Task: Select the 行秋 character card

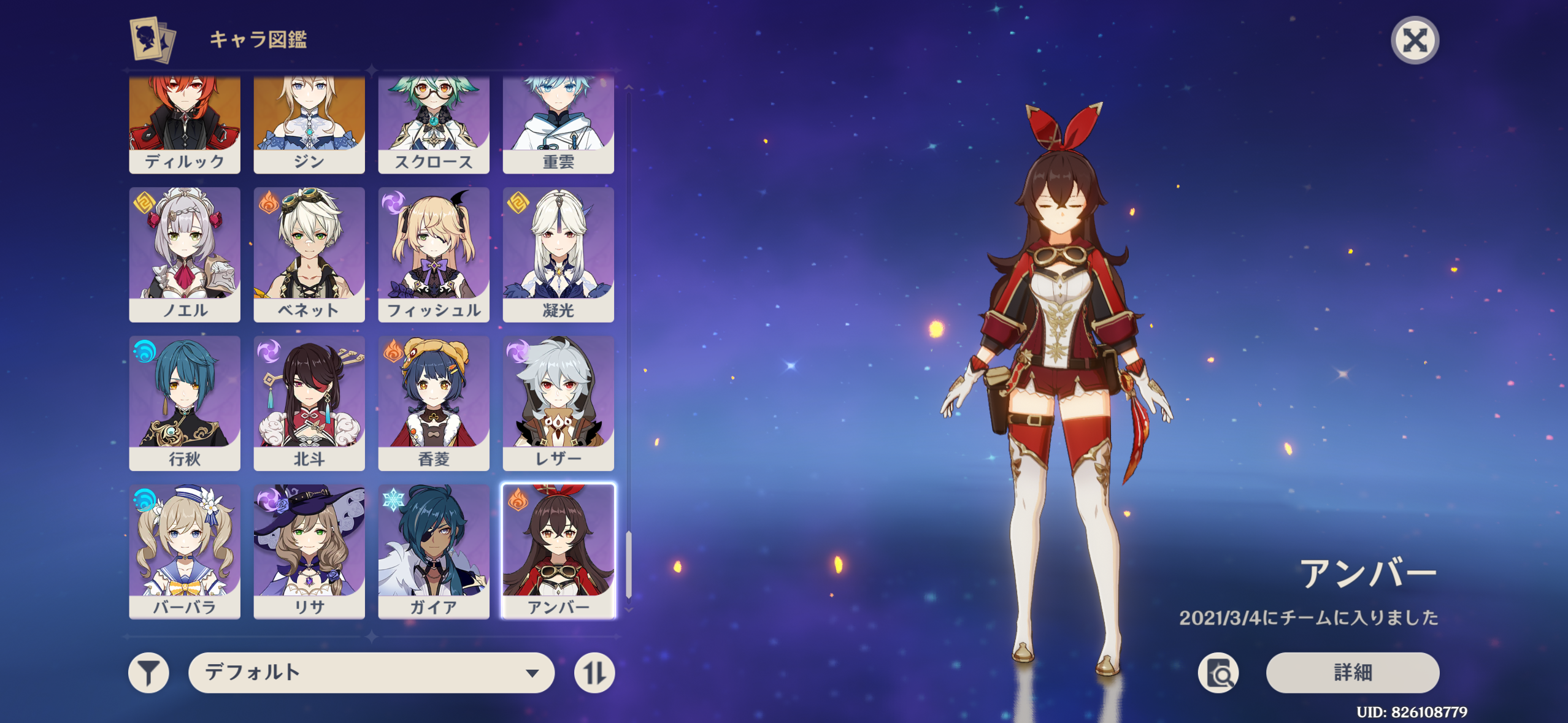Action: [x=184, y=403]
